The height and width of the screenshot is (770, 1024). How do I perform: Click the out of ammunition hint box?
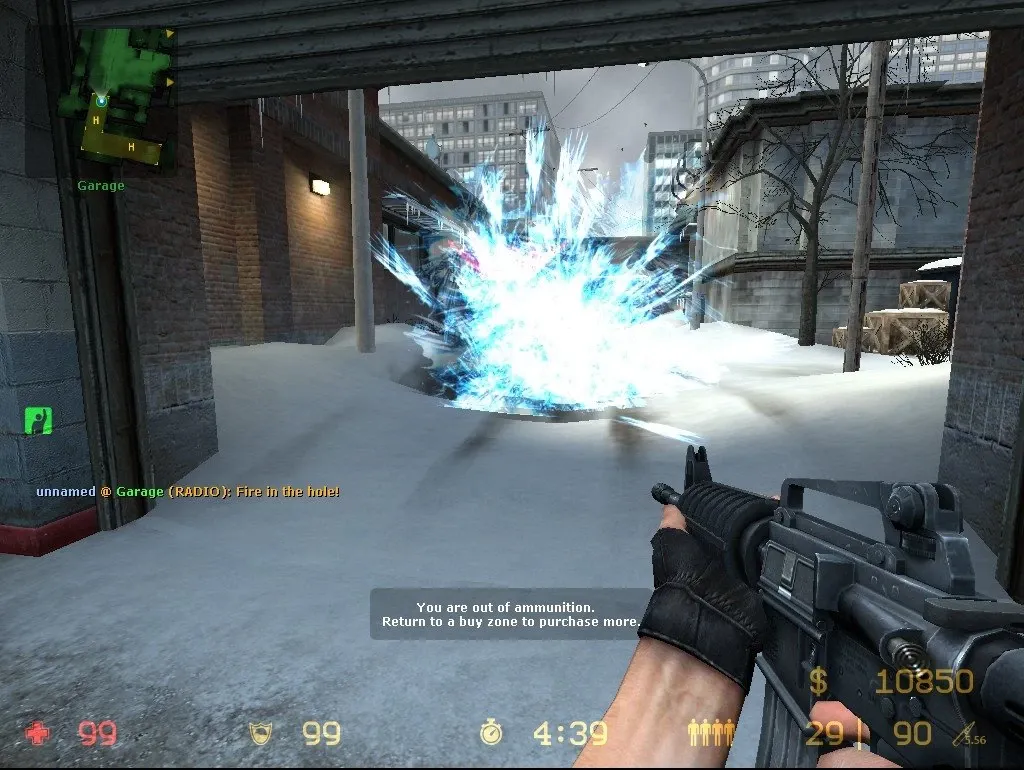click(509, 614)
